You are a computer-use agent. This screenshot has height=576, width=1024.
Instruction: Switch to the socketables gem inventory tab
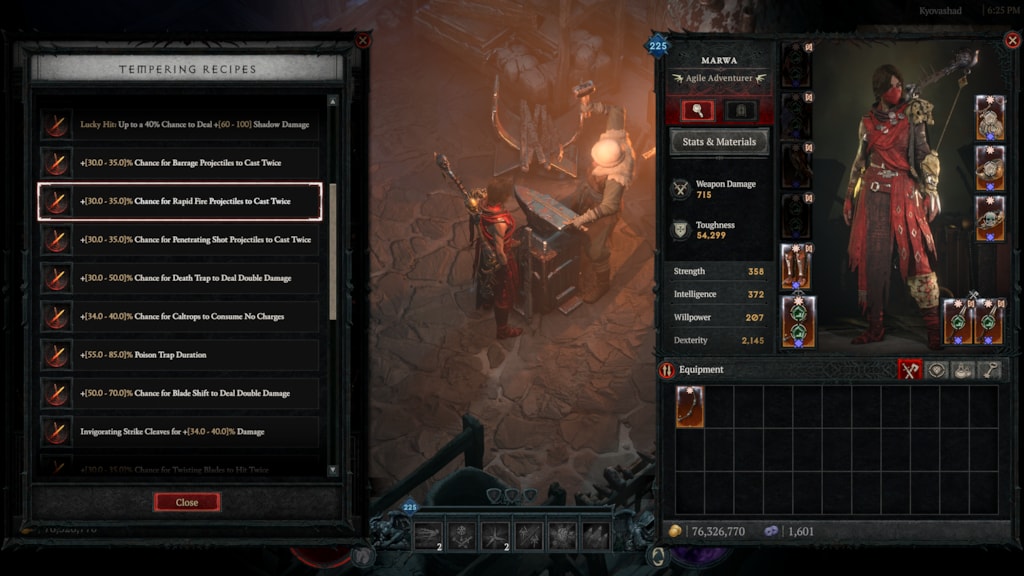937,370
